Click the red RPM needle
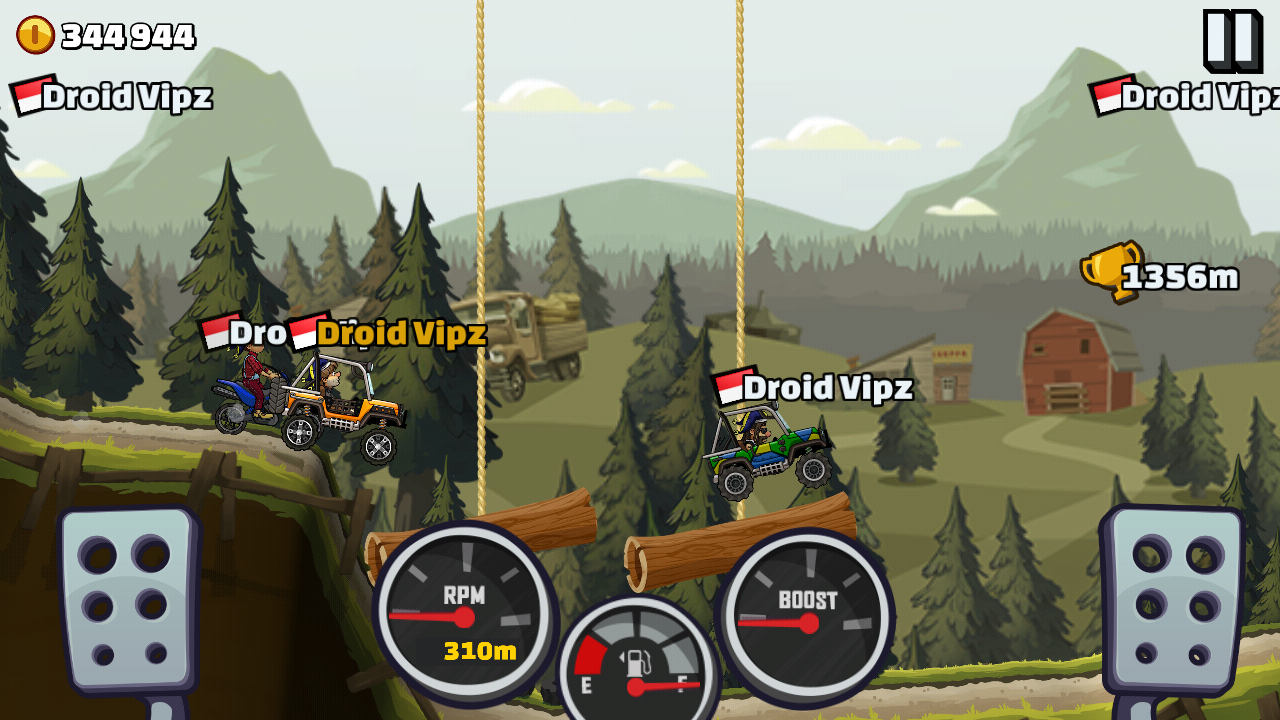The image size is (1280, 720). pyautogui.click(x=425, y=613)
